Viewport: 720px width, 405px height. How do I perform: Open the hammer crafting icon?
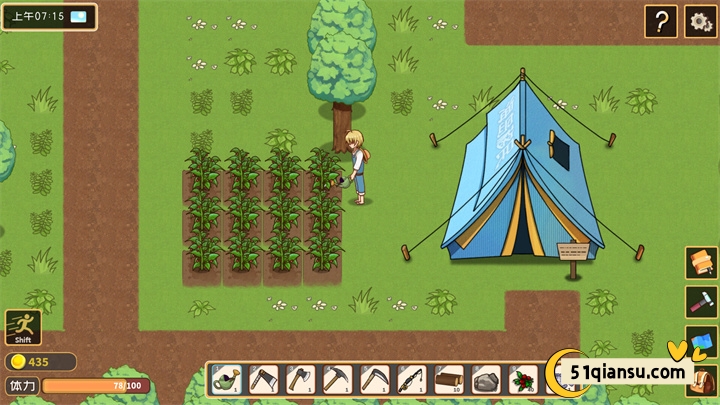click(701, 302)
